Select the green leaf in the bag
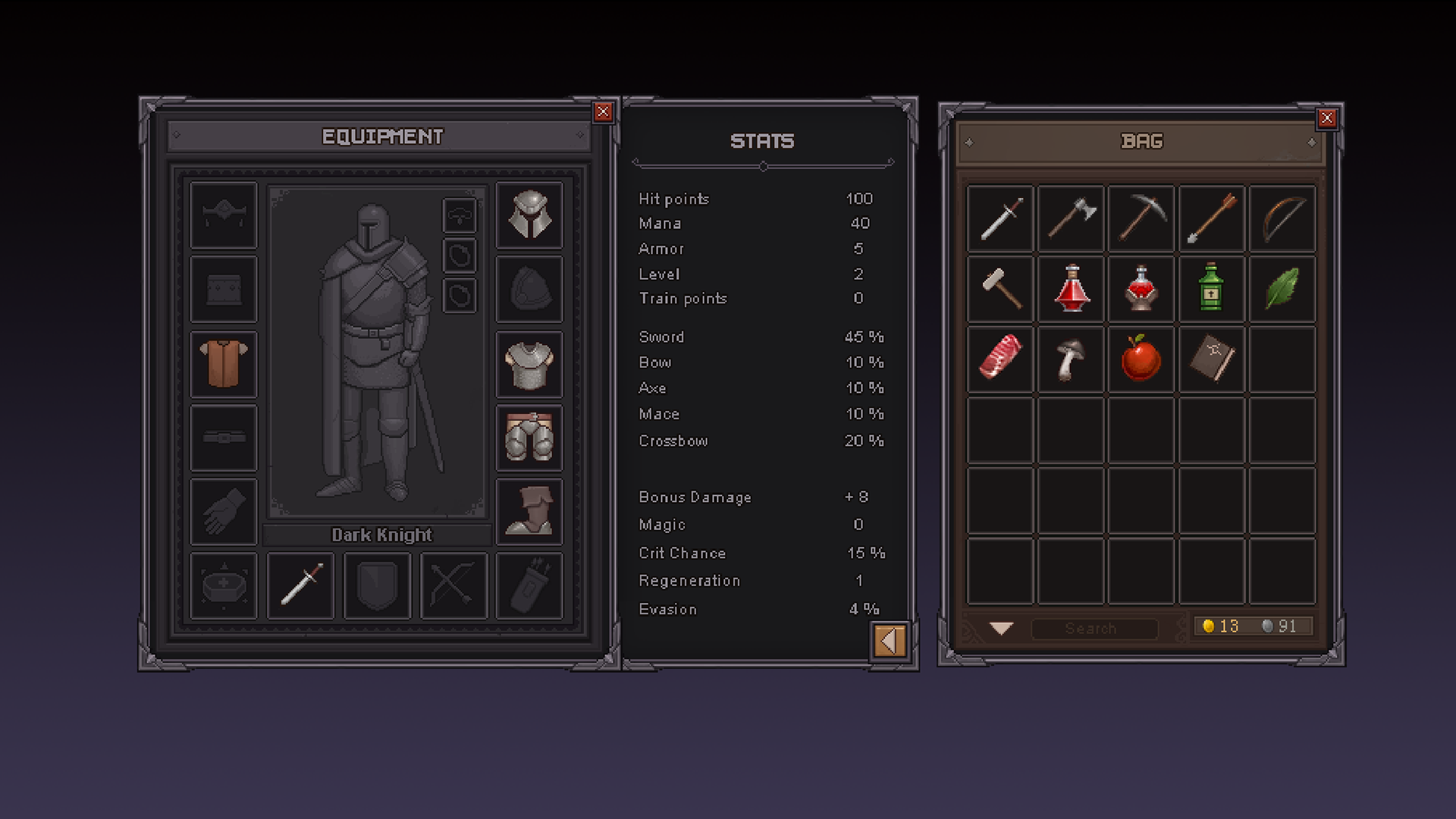This screenshot has width=1456, height=819. click(x=1282, y=288)
